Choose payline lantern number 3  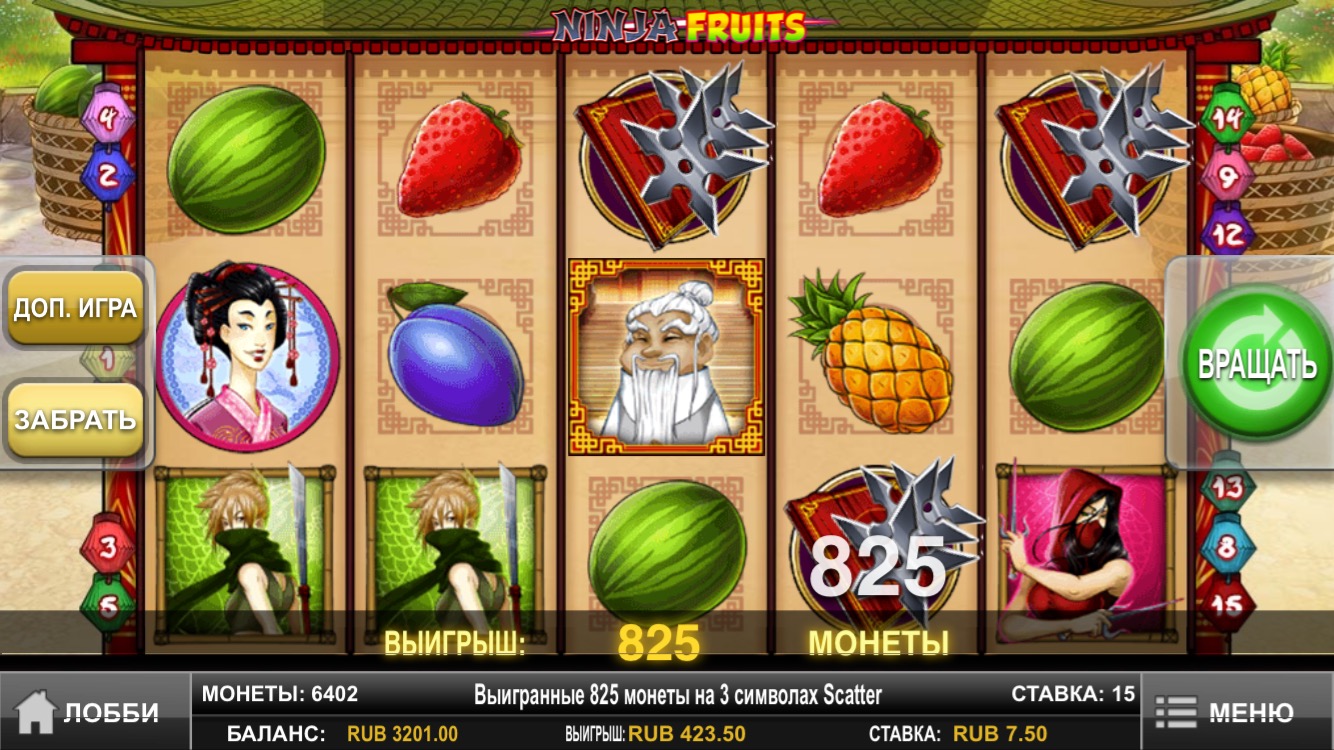(x=109, y=546)
